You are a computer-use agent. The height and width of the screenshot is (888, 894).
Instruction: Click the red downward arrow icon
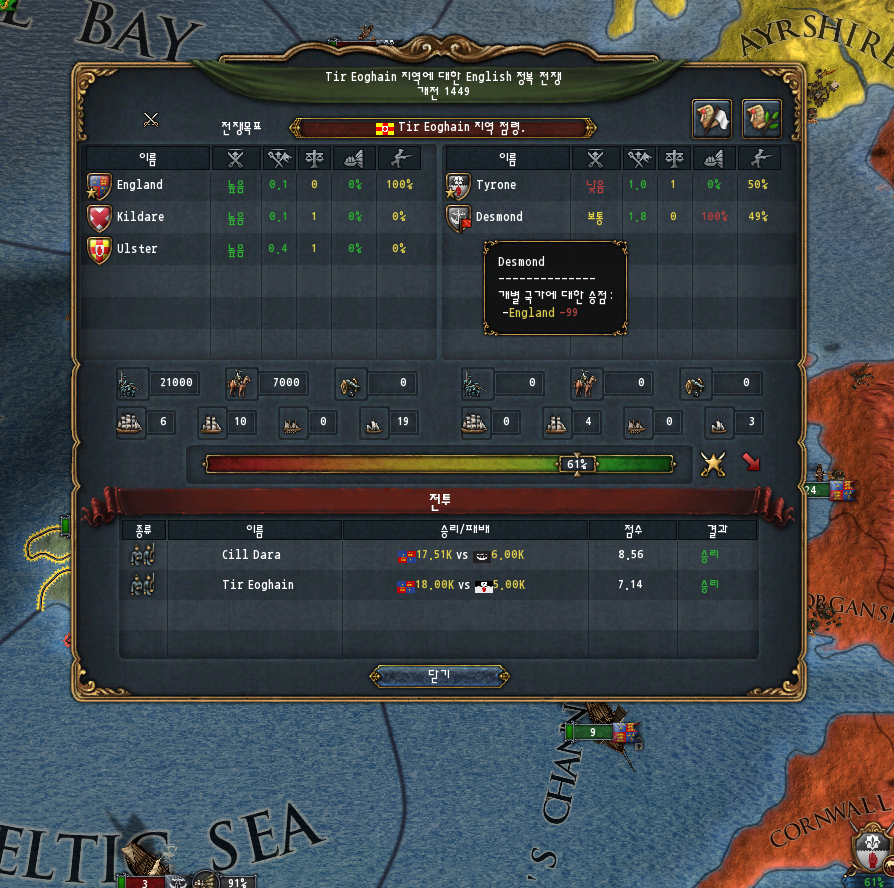click(750, 462)
